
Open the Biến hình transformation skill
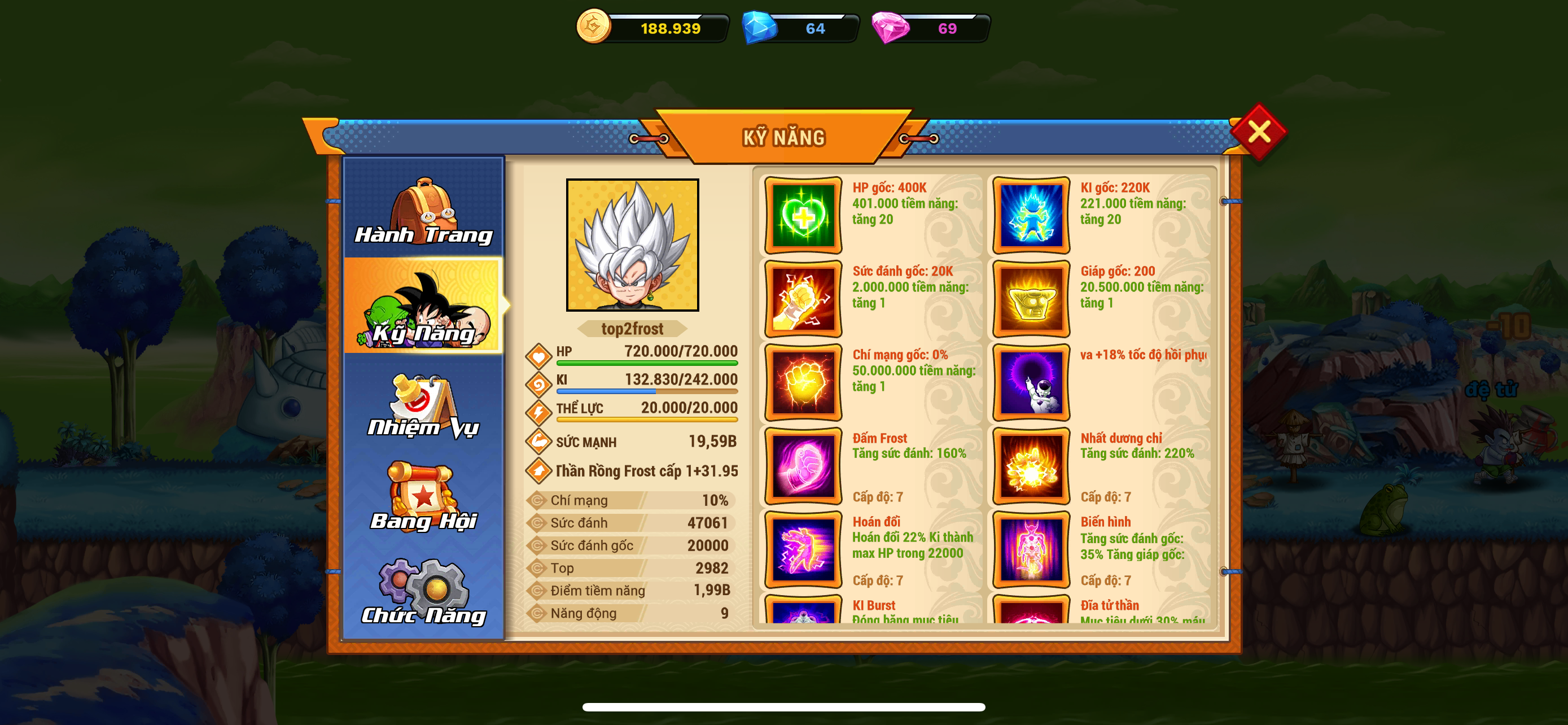(x=1031, y=549)
